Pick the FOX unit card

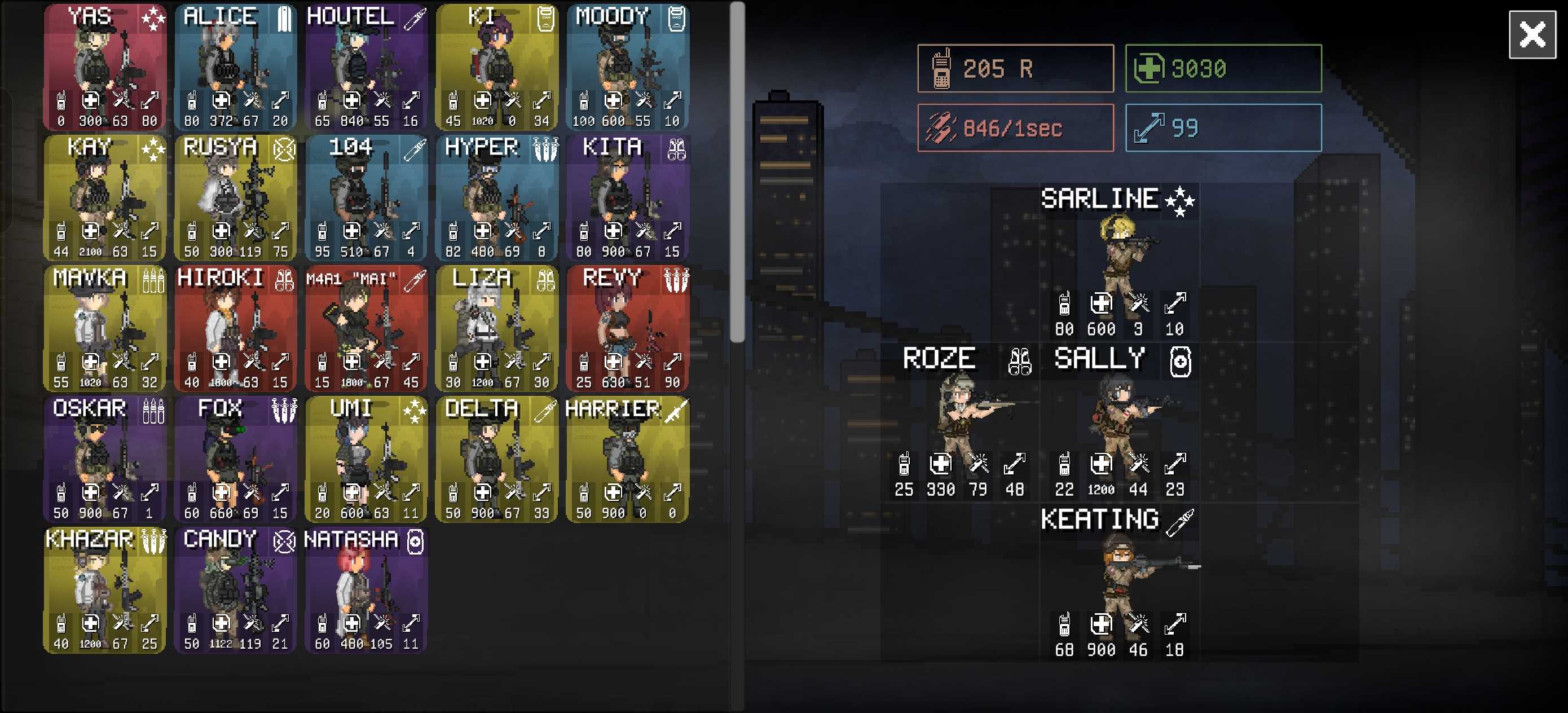[x=236, y=460]
